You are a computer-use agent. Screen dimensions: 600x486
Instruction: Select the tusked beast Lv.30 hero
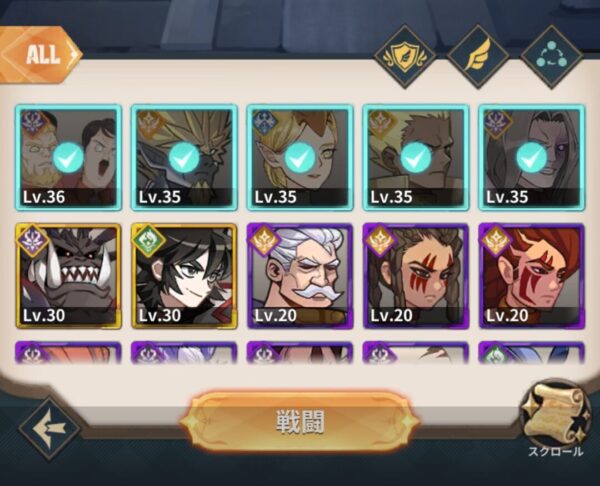tap(68, 275)
